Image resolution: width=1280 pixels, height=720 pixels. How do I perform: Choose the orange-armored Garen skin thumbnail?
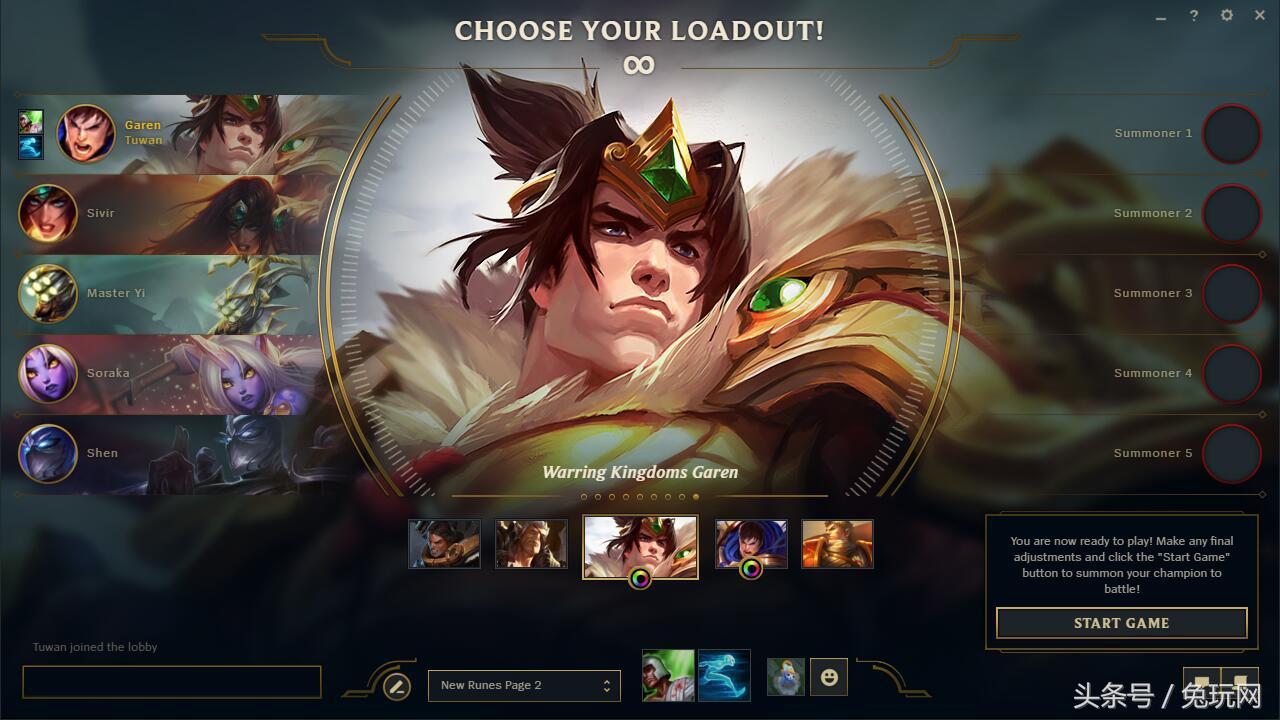(x=837, y=544)
